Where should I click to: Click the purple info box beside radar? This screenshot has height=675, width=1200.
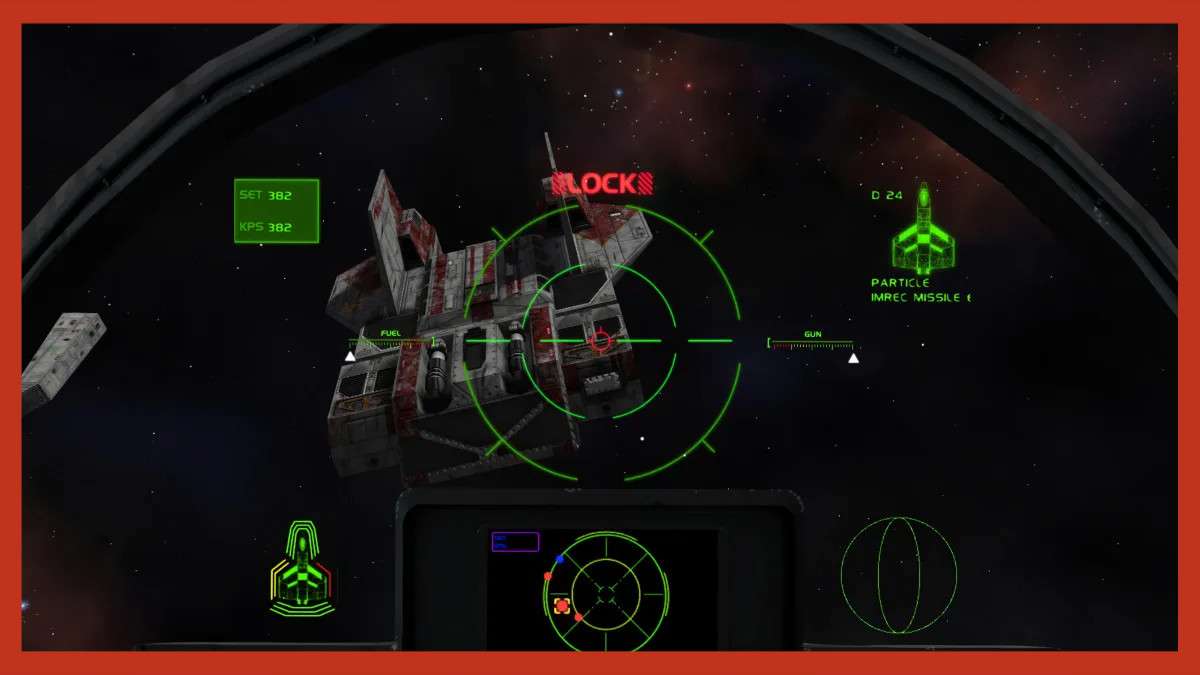click(515, 542)
